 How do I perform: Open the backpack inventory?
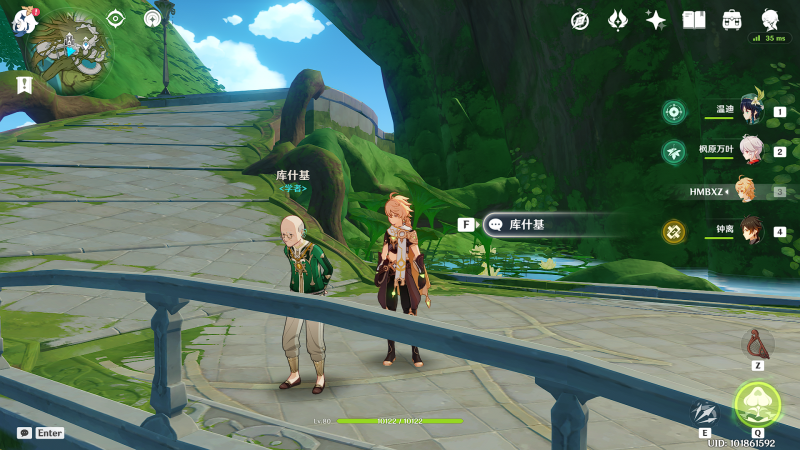[x=732, y=20]
